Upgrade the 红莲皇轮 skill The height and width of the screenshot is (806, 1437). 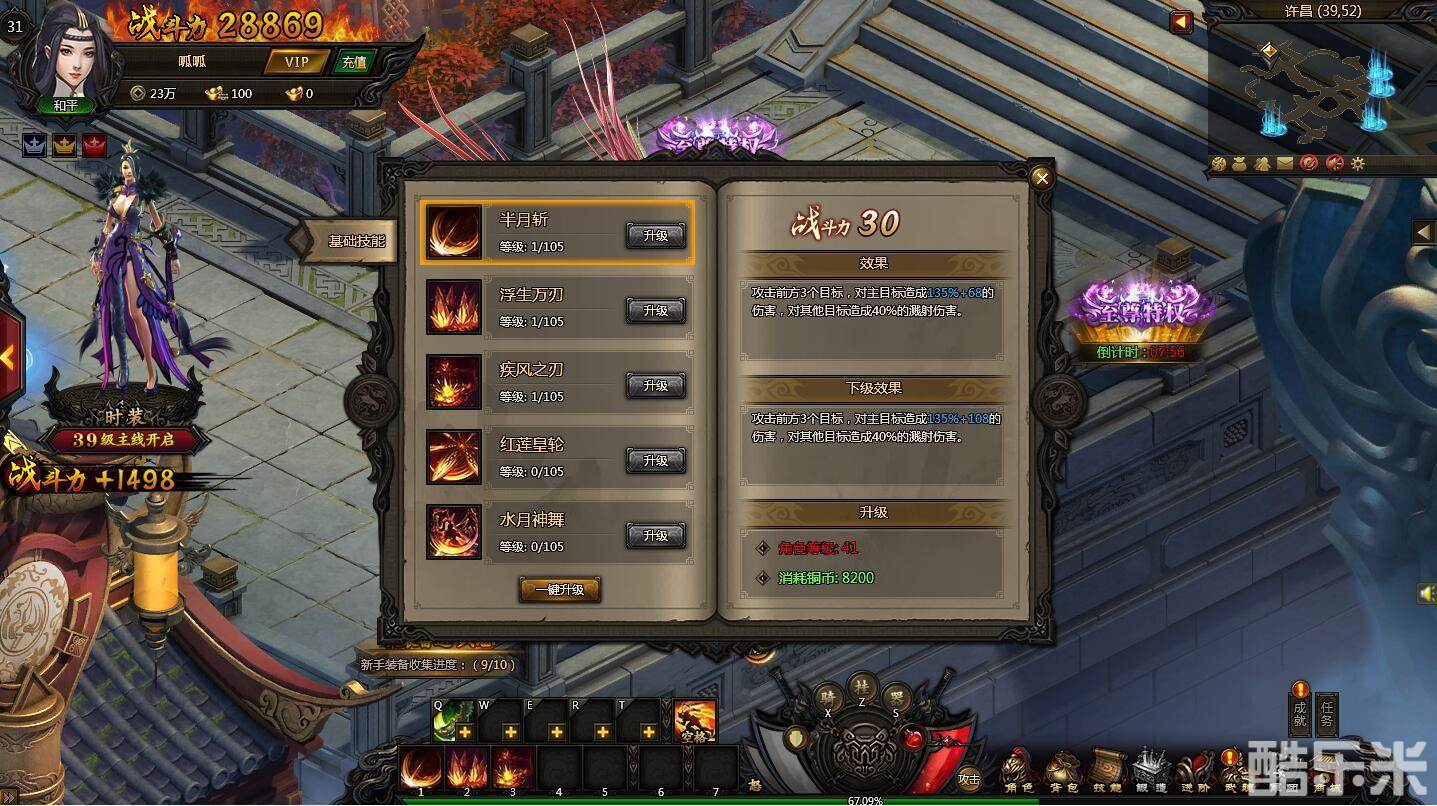(655, 460)
